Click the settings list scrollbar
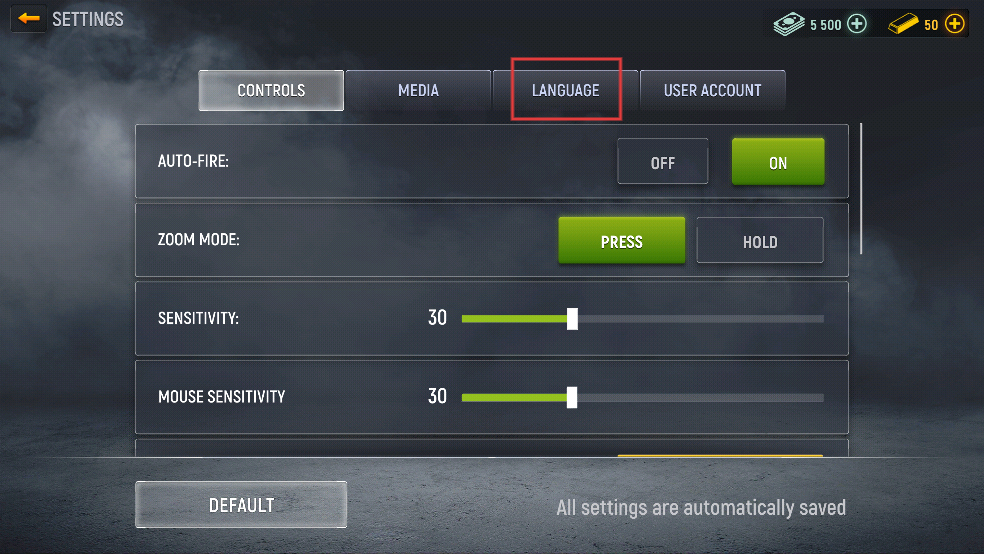Screen dimensions: 984x554 click(x=861, y=188)
